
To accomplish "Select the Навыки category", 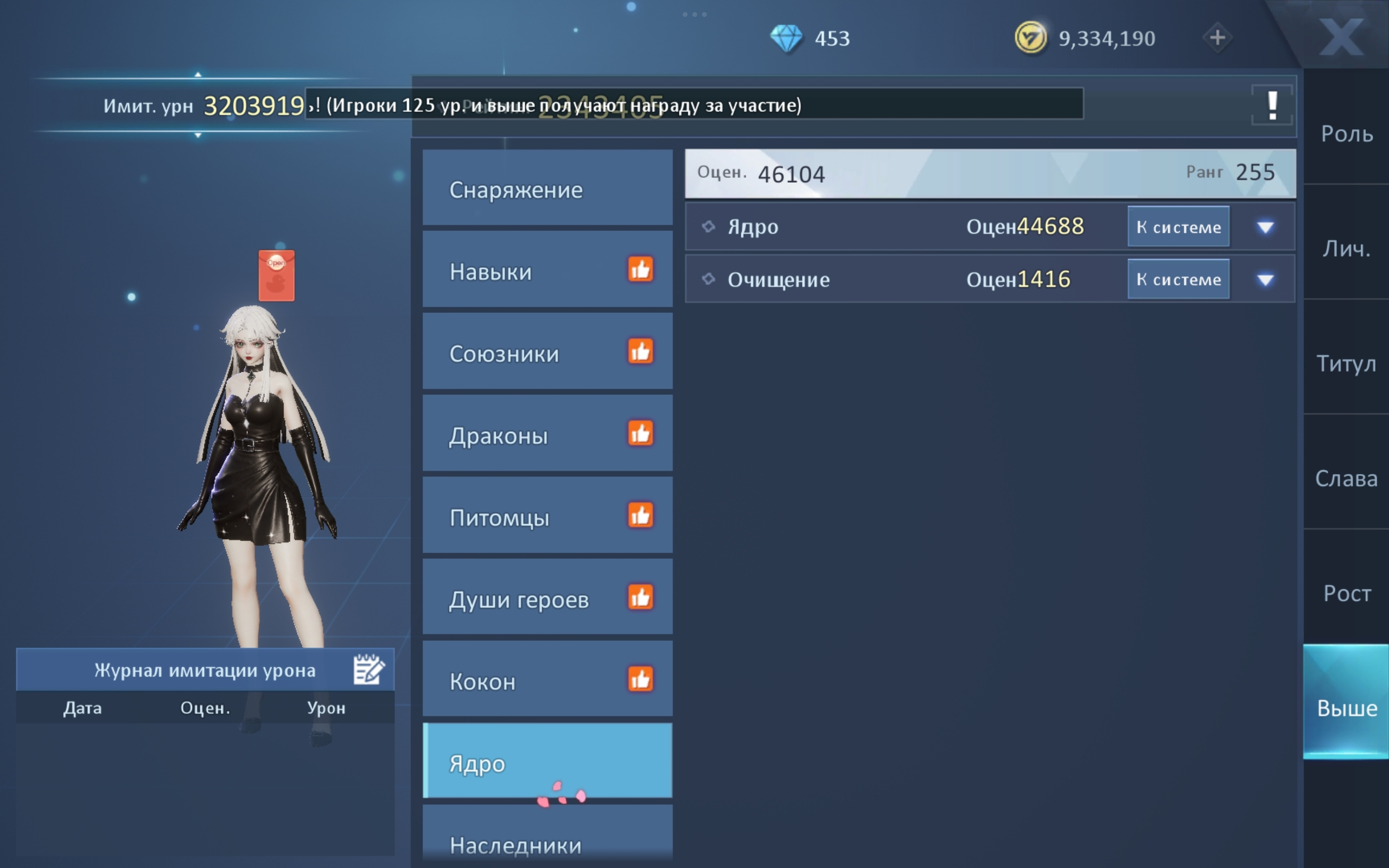I will tap(547, 270).
